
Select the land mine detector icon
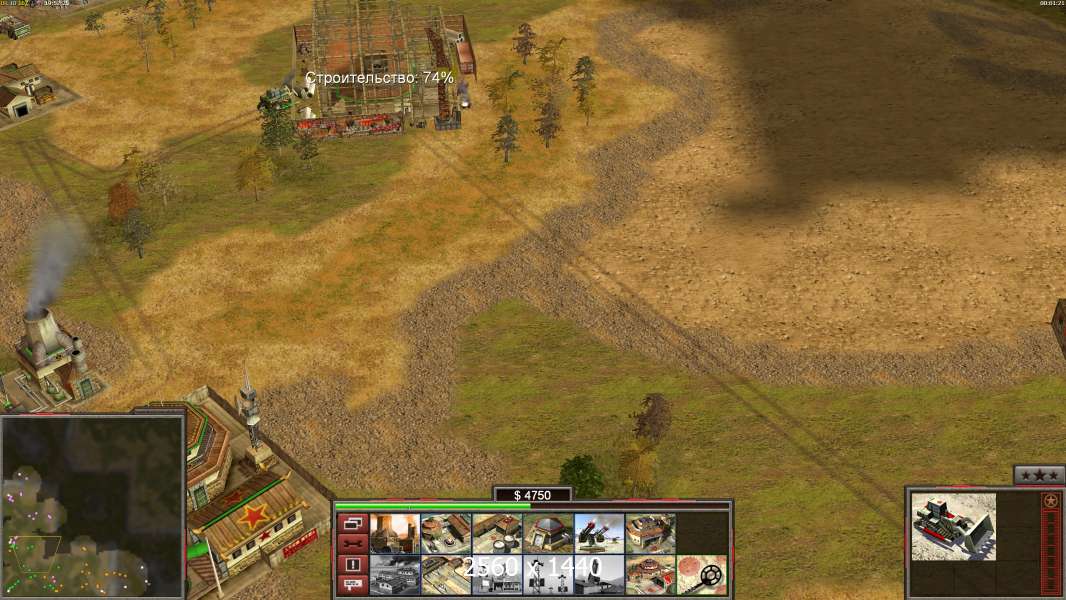point(702,574)
